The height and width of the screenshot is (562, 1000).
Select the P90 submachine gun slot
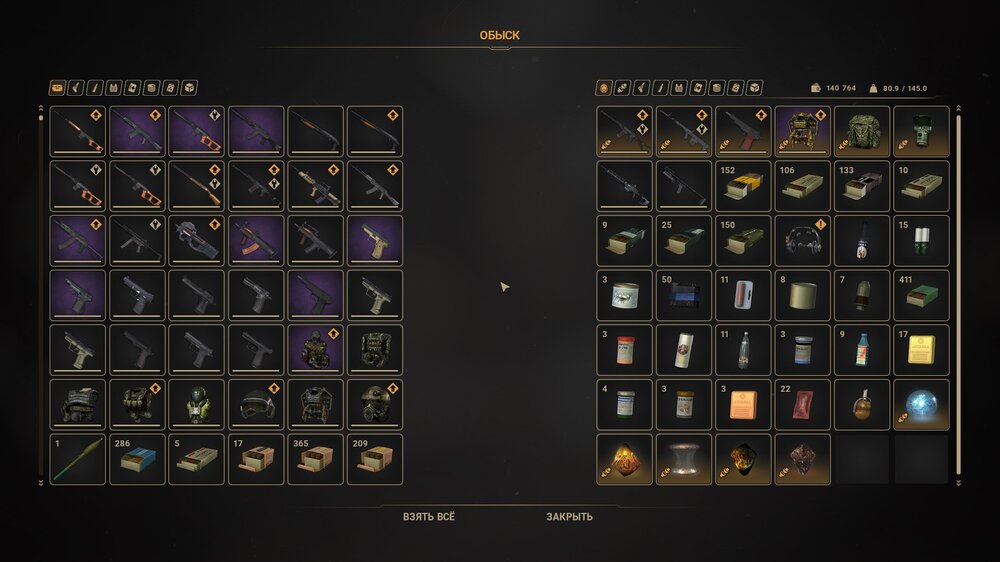(197, 241)
